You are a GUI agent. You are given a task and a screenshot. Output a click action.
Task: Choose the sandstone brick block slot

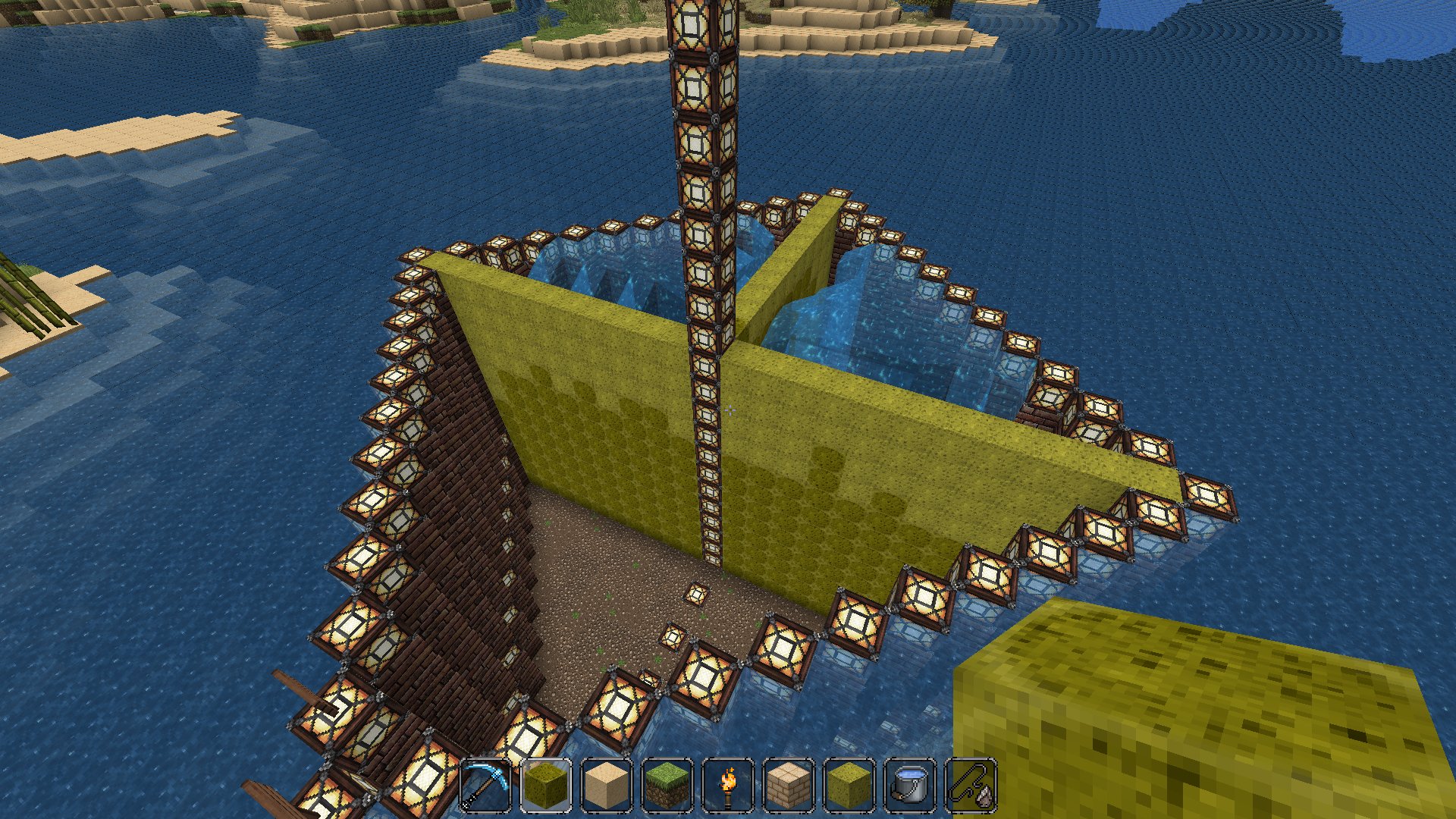click(x=789, y=786)
